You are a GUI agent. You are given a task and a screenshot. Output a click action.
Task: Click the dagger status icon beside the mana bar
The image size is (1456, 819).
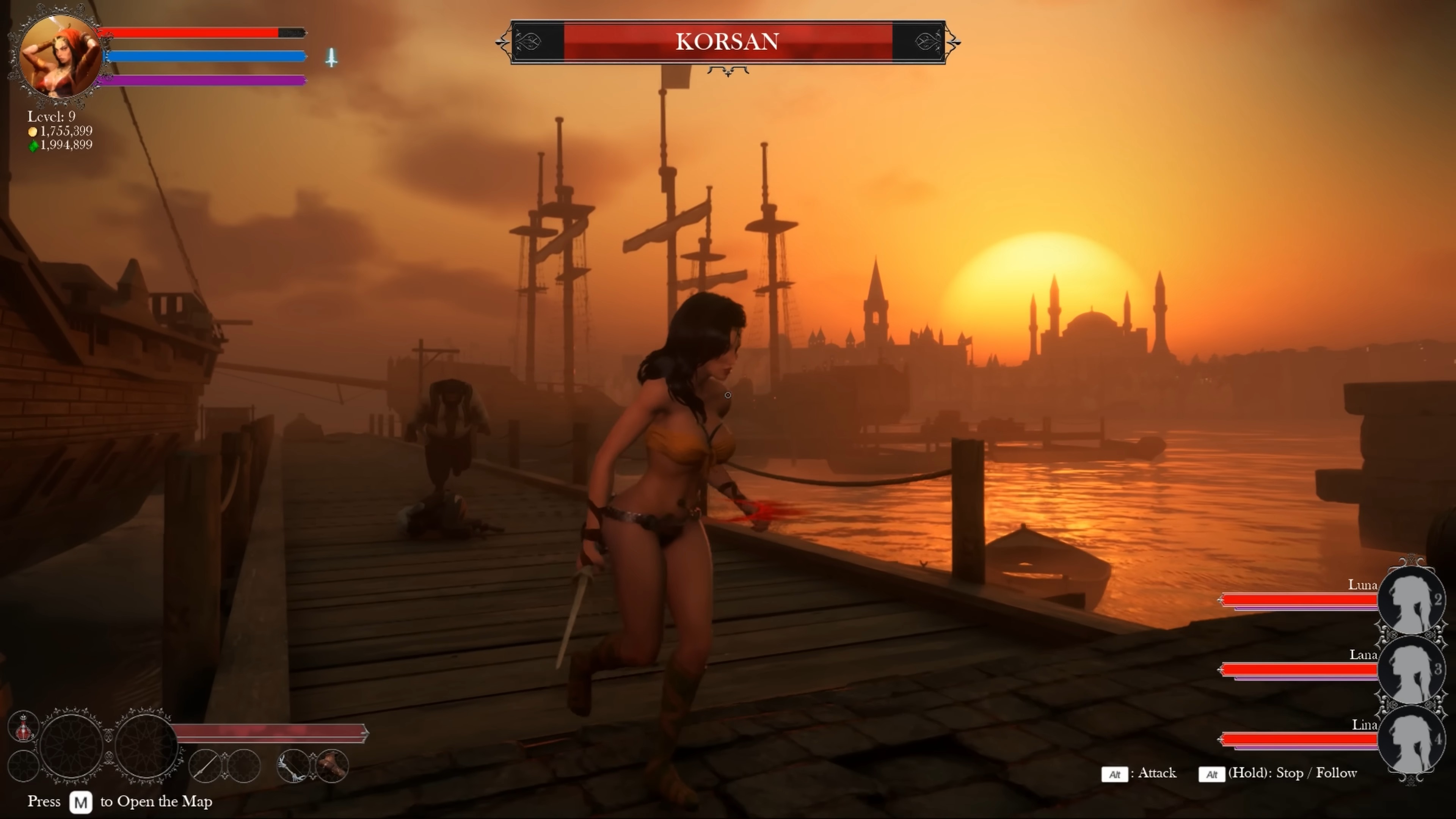(x=331, y=57)
